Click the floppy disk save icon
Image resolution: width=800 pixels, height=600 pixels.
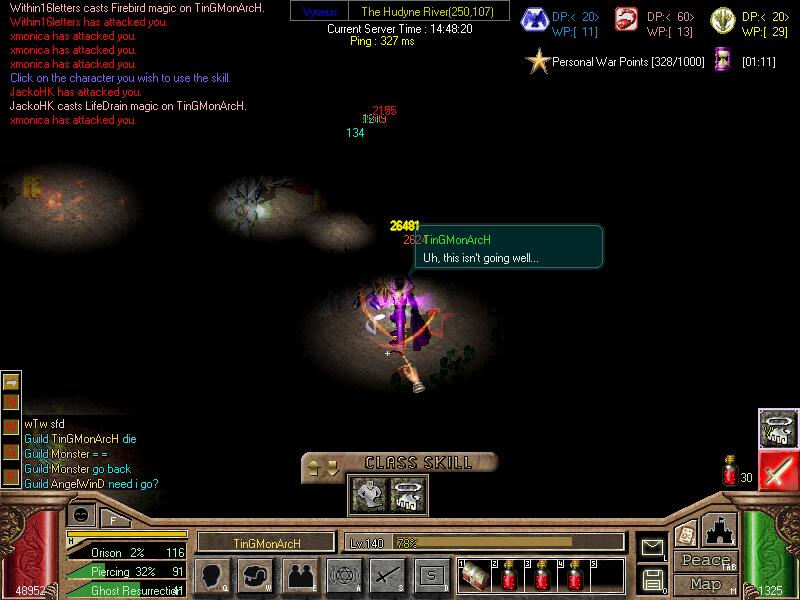[652, 579]
